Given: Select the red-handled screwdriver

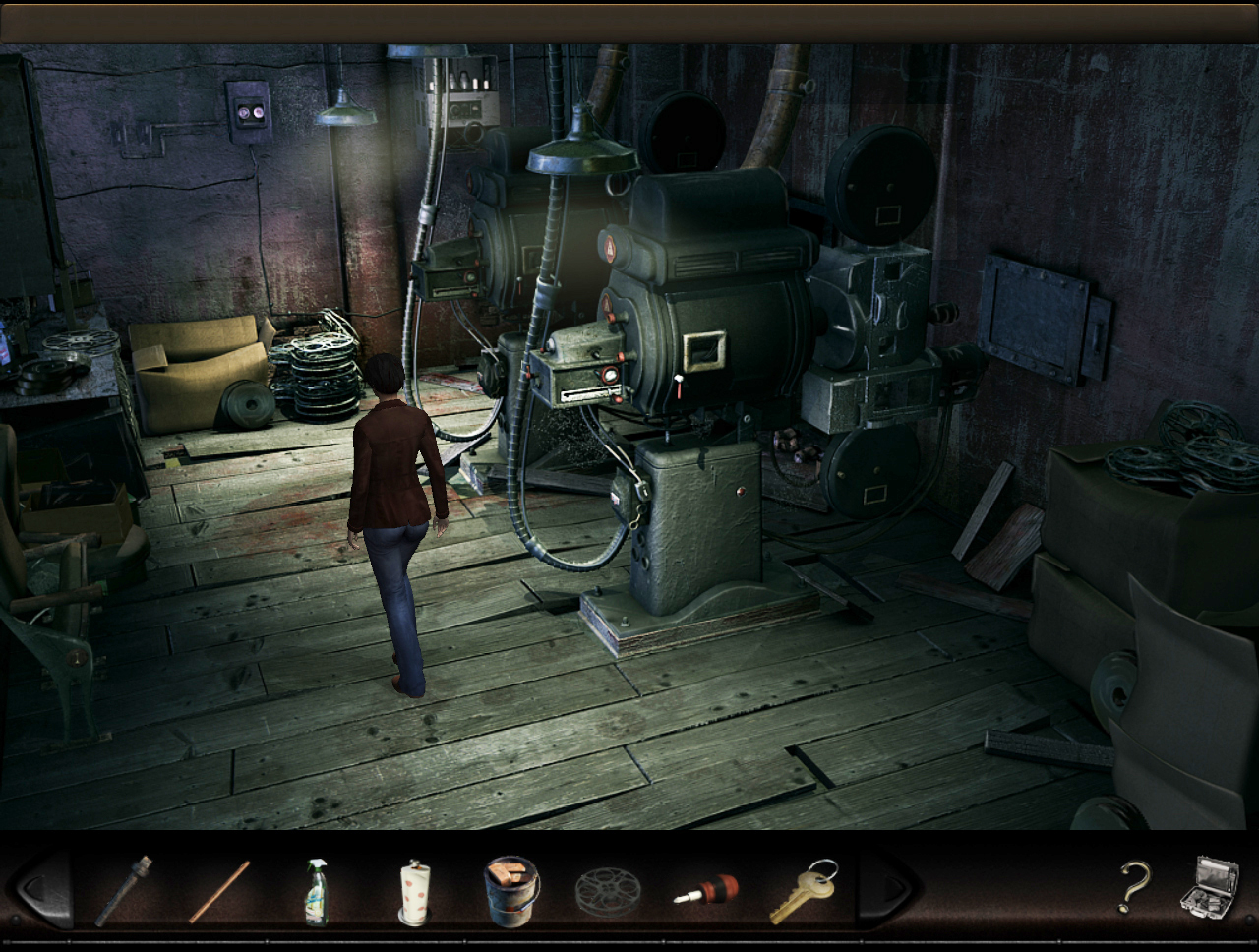Looking at the screenshot, I should pyautogui.click(x=705, y=890).
